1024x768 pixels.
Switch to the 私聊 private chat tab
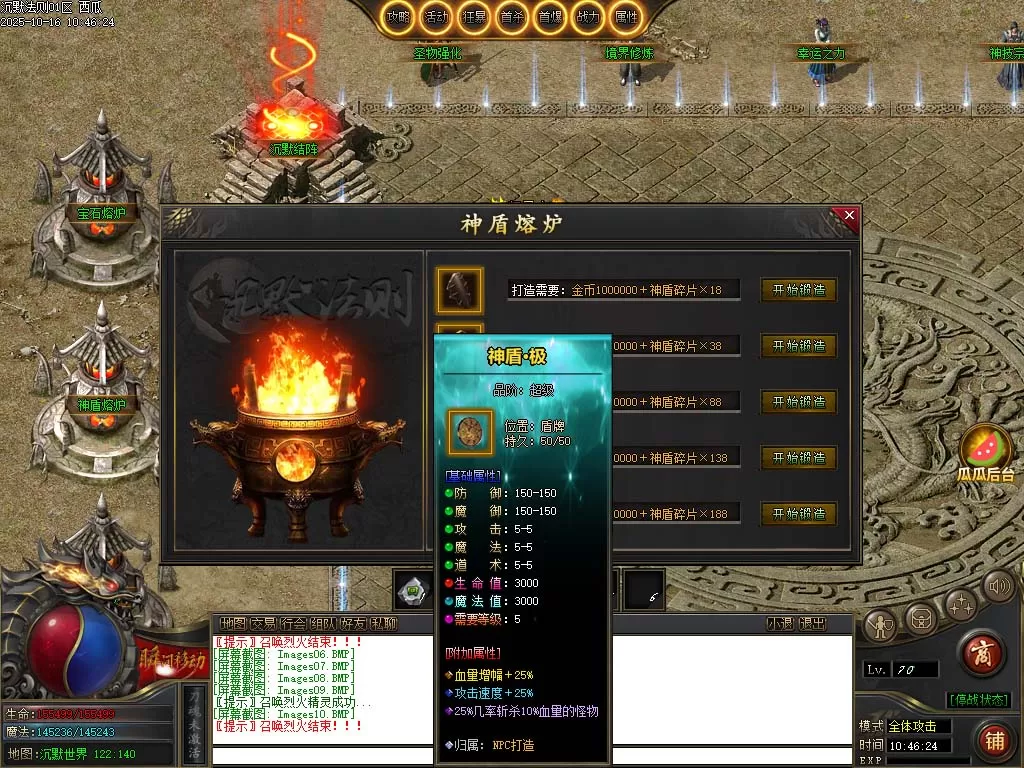383,624
